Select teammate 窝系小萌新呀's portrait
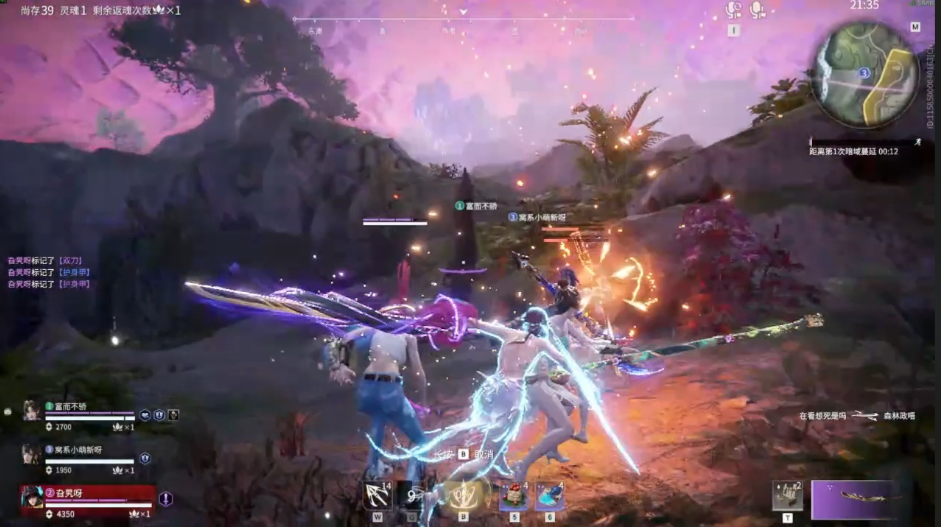 click(x=31, y=455)
